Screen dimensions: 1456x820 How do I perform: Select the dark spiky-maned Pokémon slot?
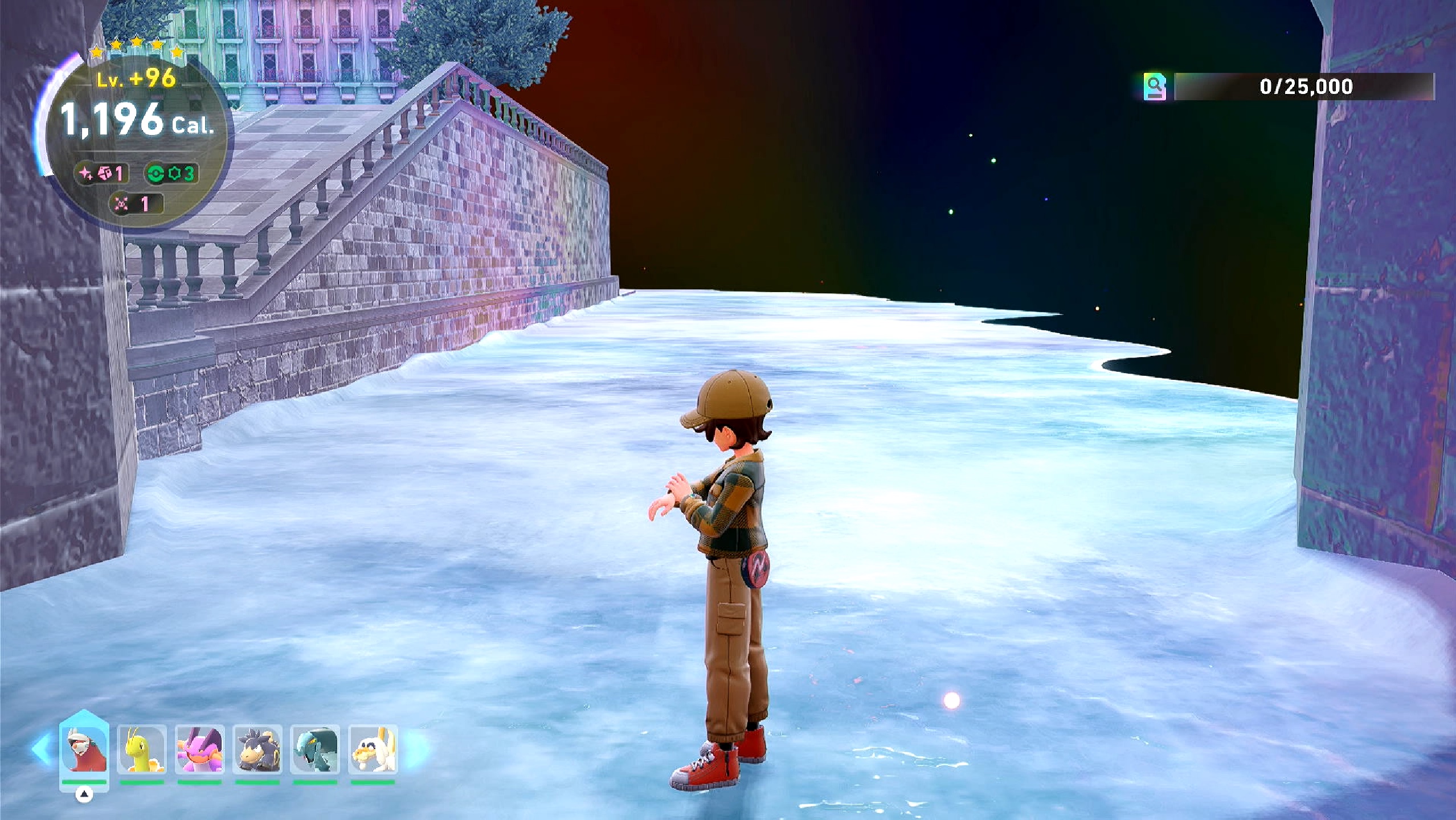pos(257,750)
